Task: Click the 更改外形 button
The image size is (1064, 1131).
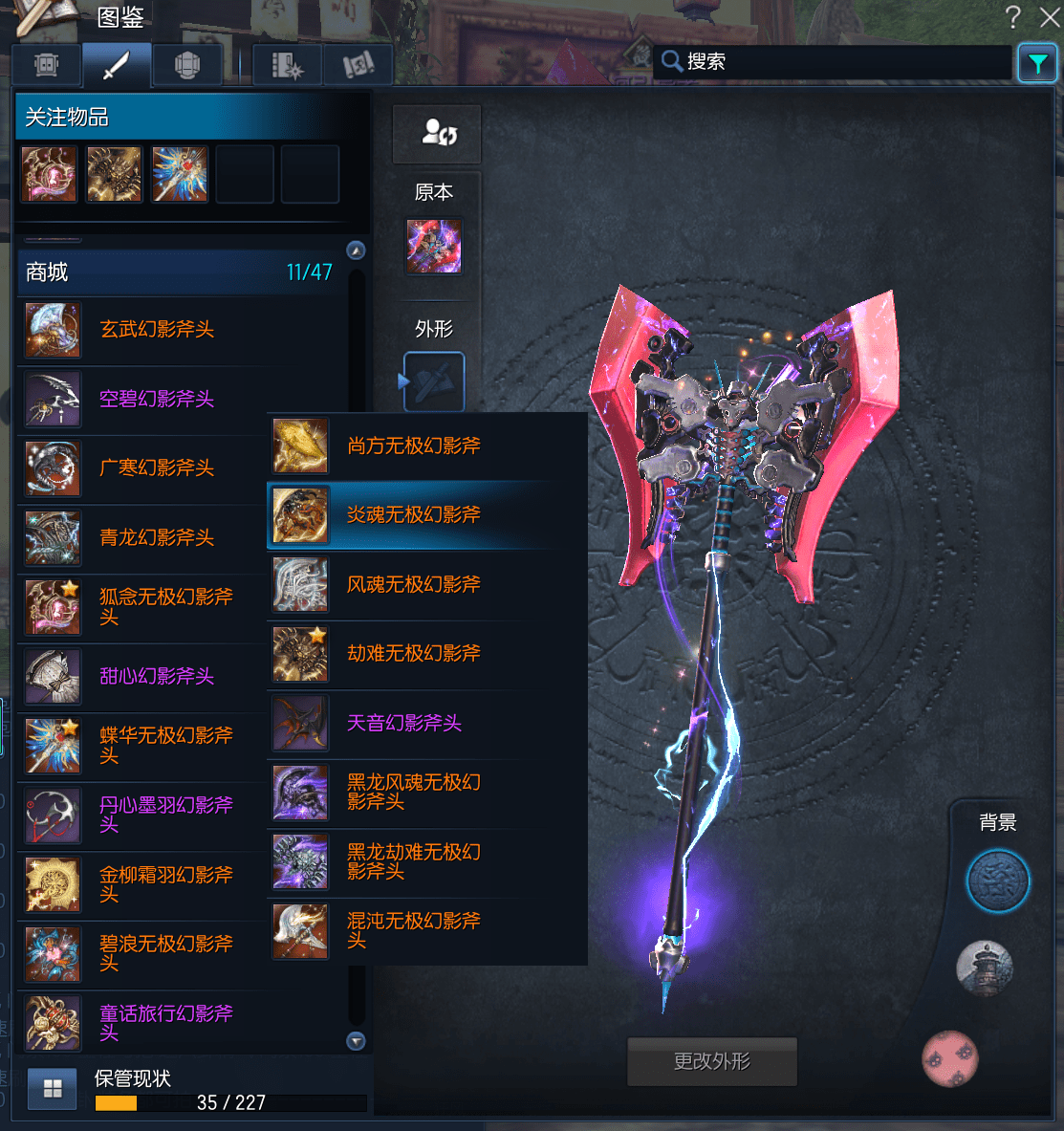Action: 712,1061
